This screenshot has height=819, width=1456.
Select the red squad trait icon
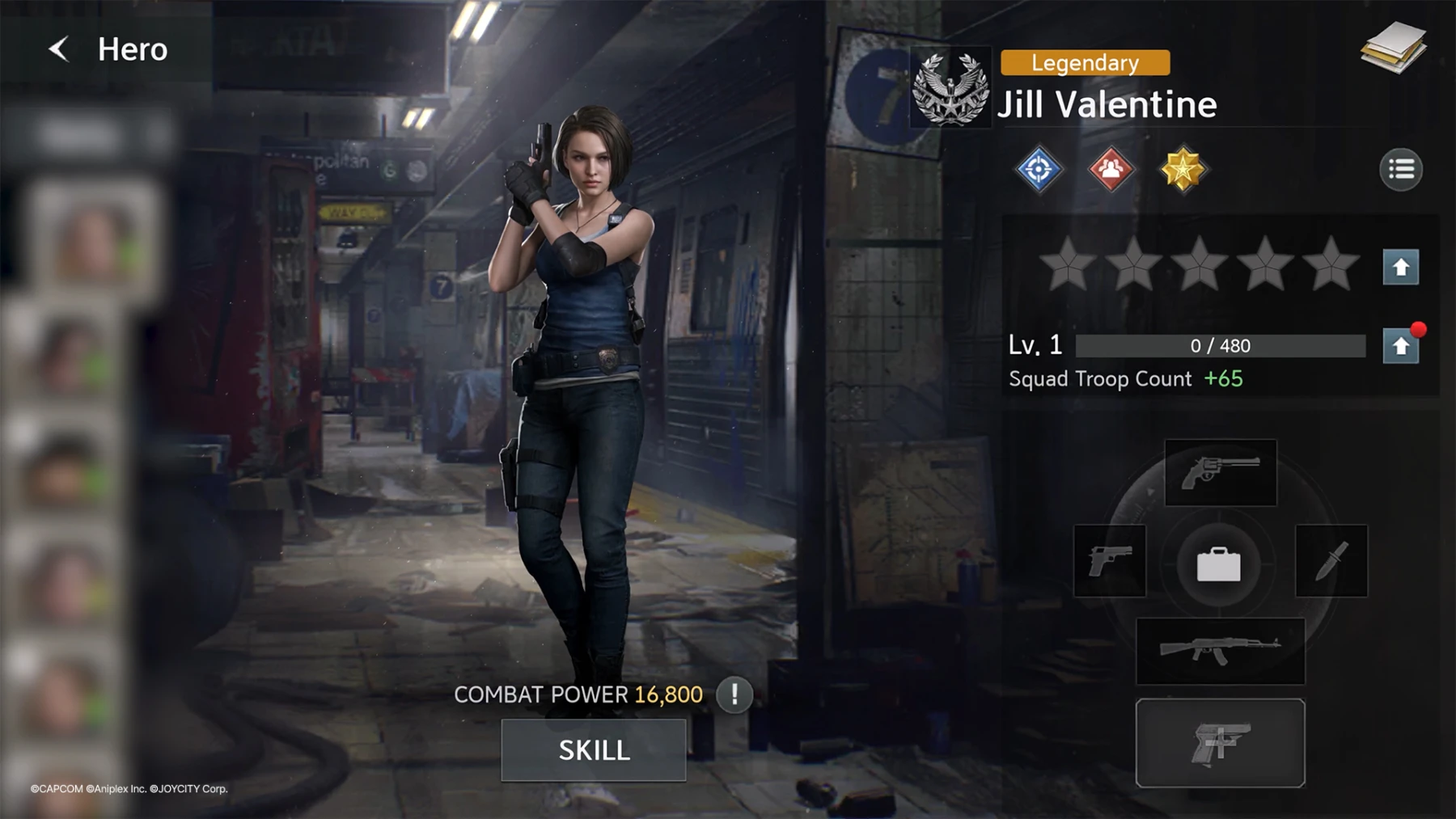tap(1111, 170)
